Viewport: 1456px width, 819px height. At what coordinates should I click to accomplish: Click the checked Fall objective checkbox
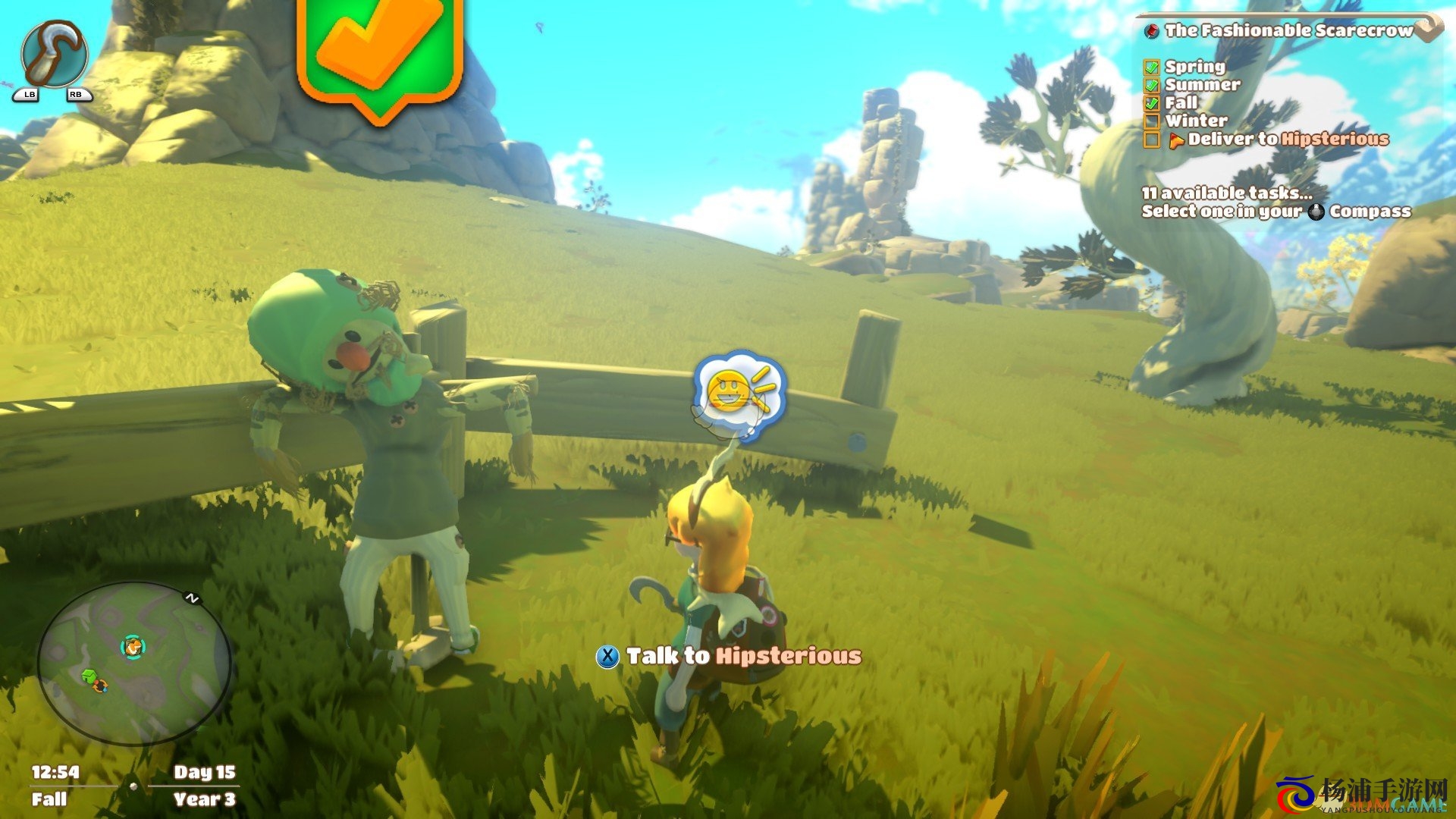[x=1152, y=103]
